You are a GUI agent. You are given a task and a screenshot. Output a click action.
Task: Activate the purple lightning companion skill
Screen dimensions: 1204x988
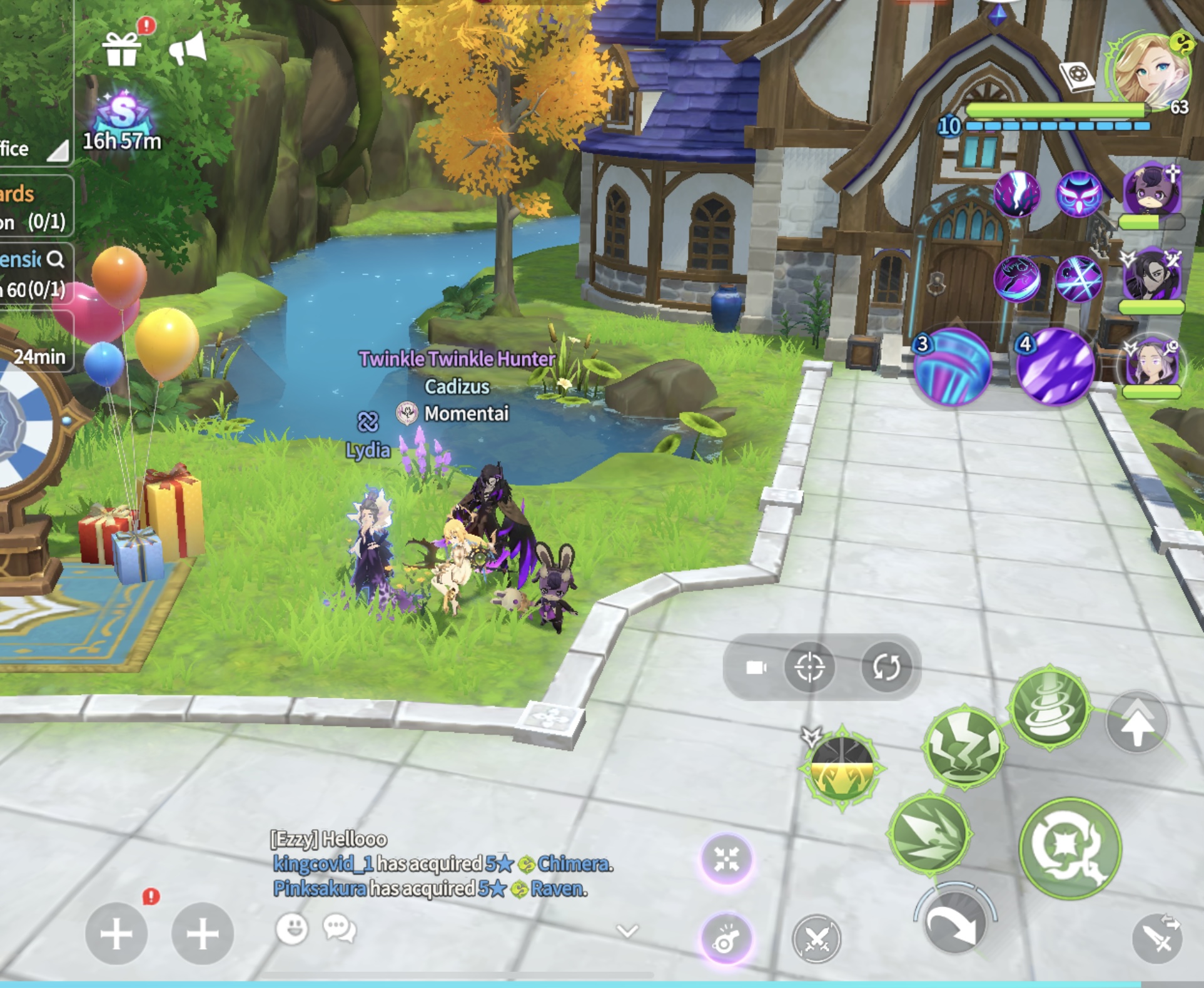tap(1017, 194)
